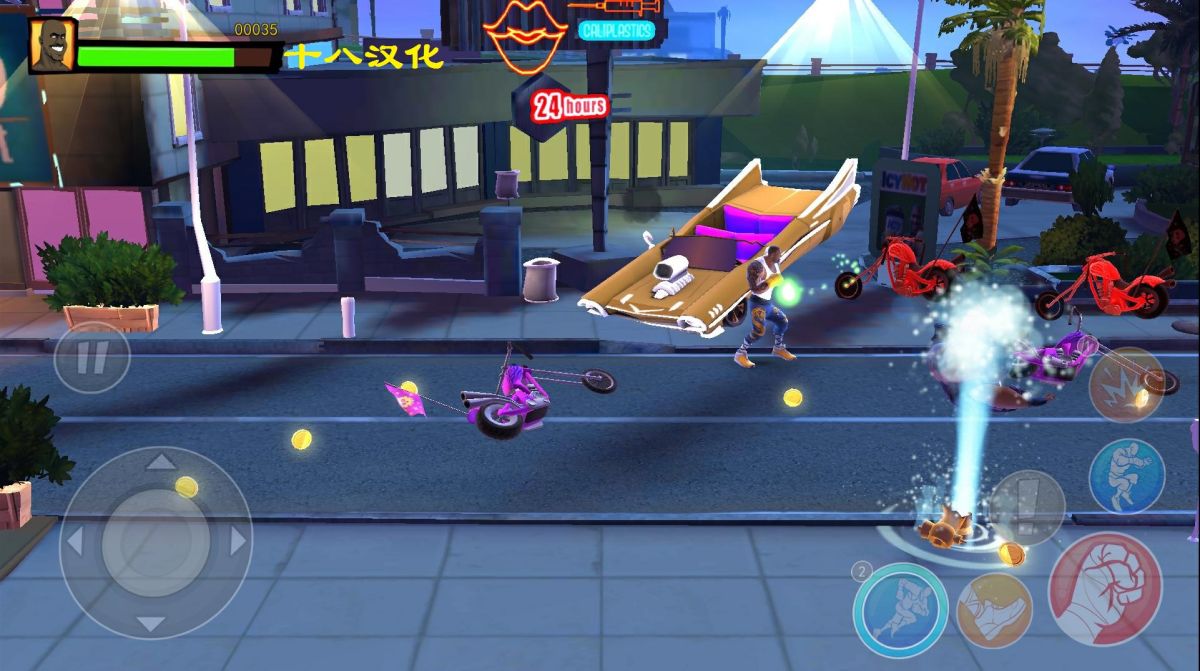Tap the joystick's down arrow

tap(151, 624)
